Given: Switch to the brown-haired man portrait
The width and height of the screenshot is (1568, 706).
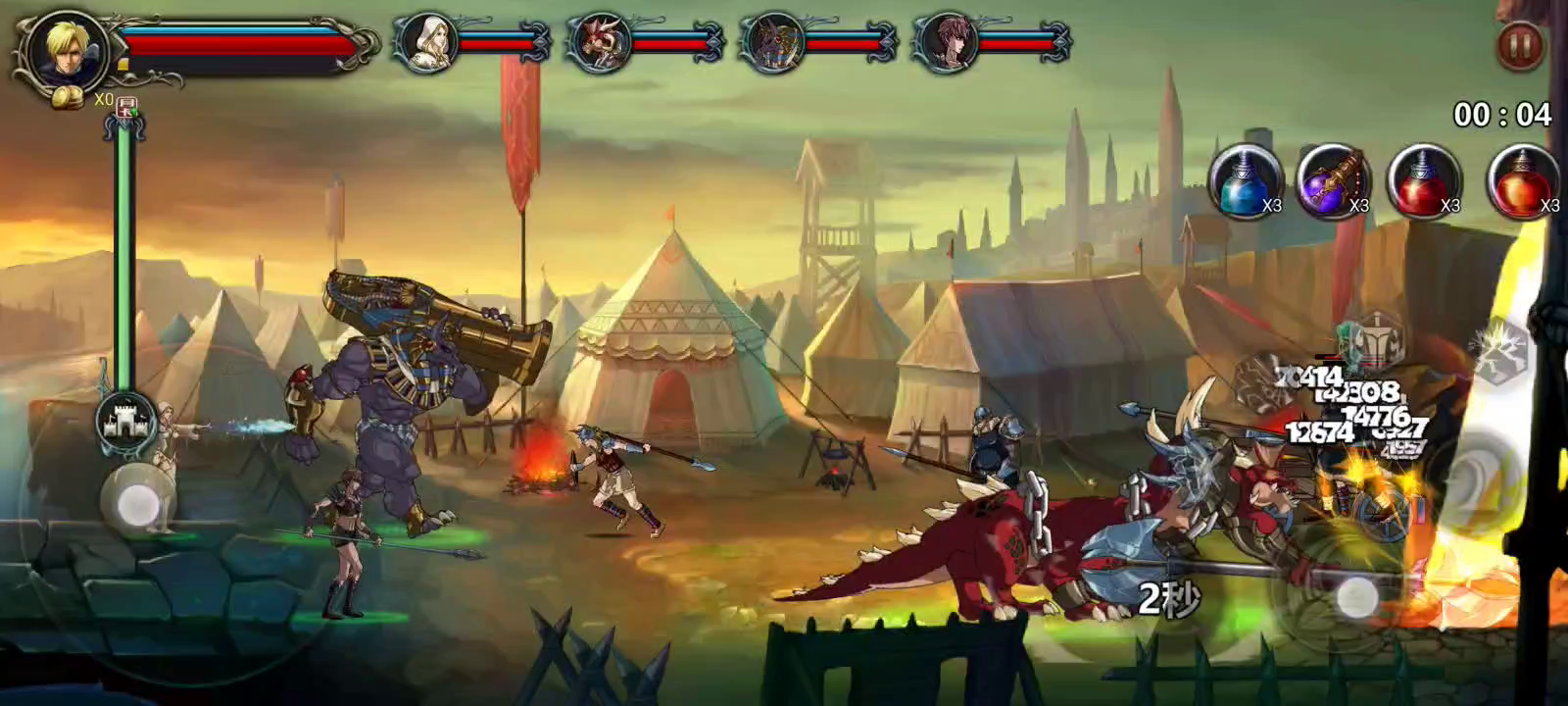Looking at the screenshot, I should pyautogui.click(x=947, y=43).
